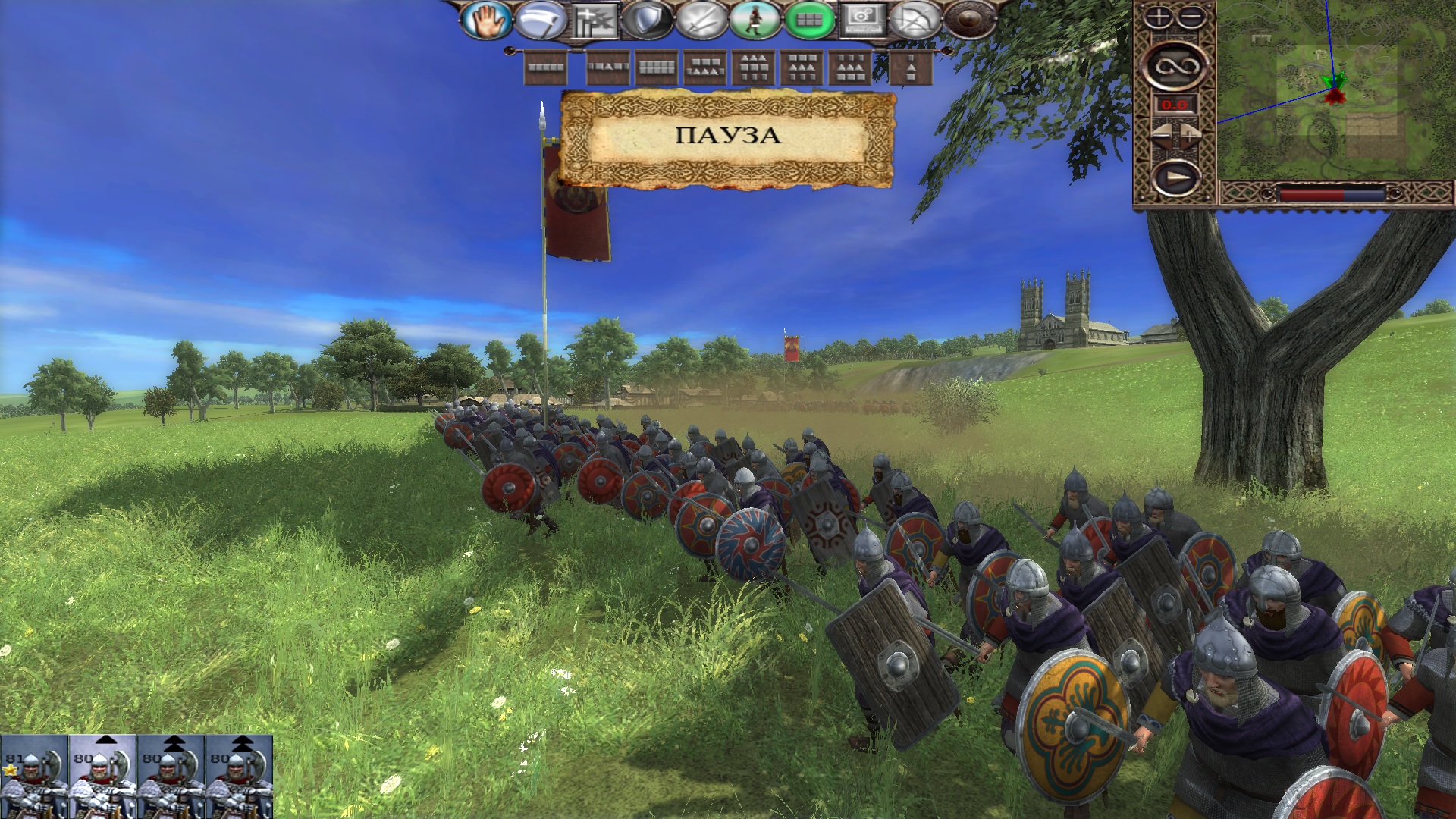Screen dimensions: 1456x819
Task: Select the crossed swords order button
Action: [701, 20]
